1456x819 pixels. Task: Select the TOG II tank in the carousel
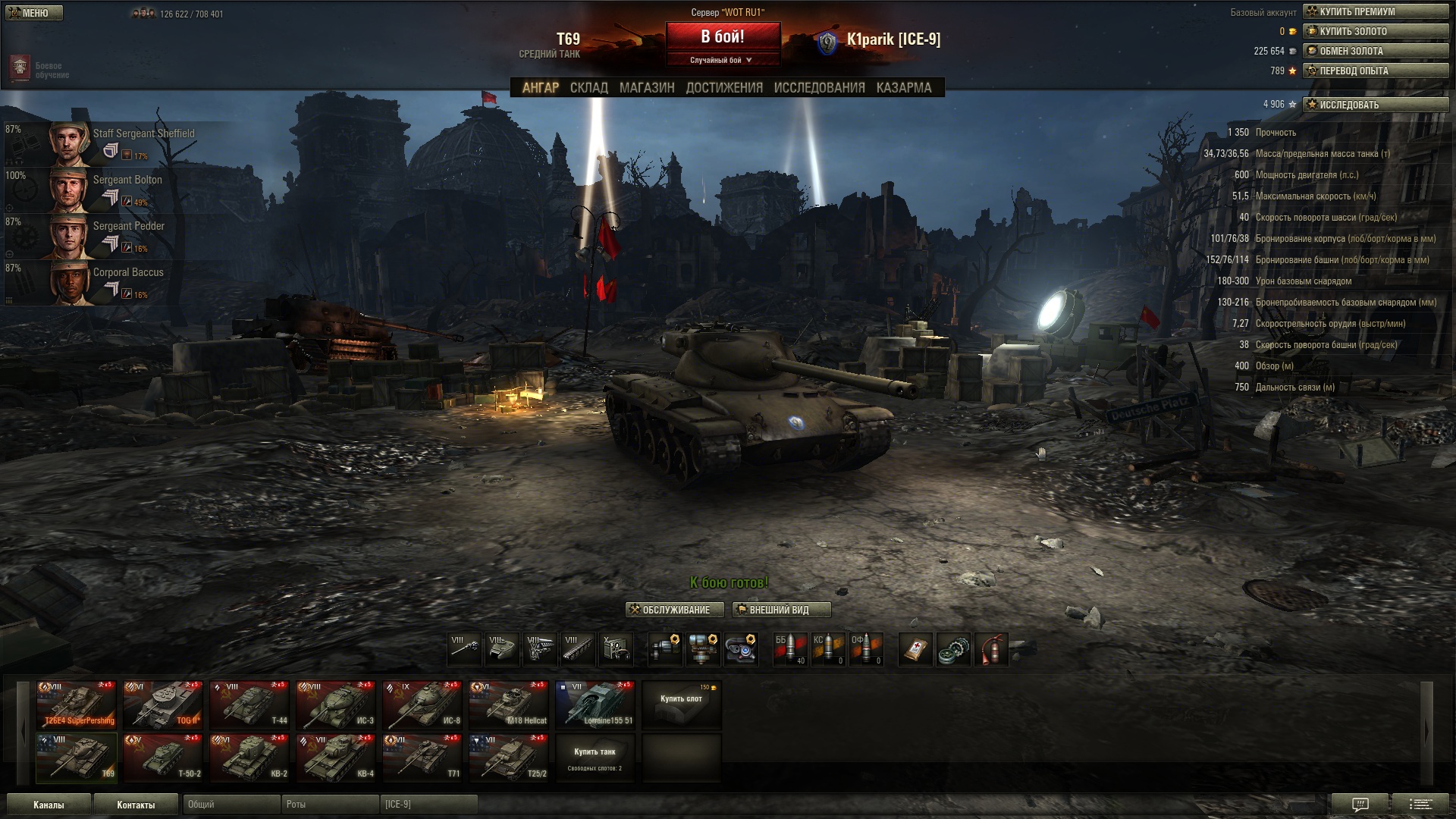(x=163, y=704)
